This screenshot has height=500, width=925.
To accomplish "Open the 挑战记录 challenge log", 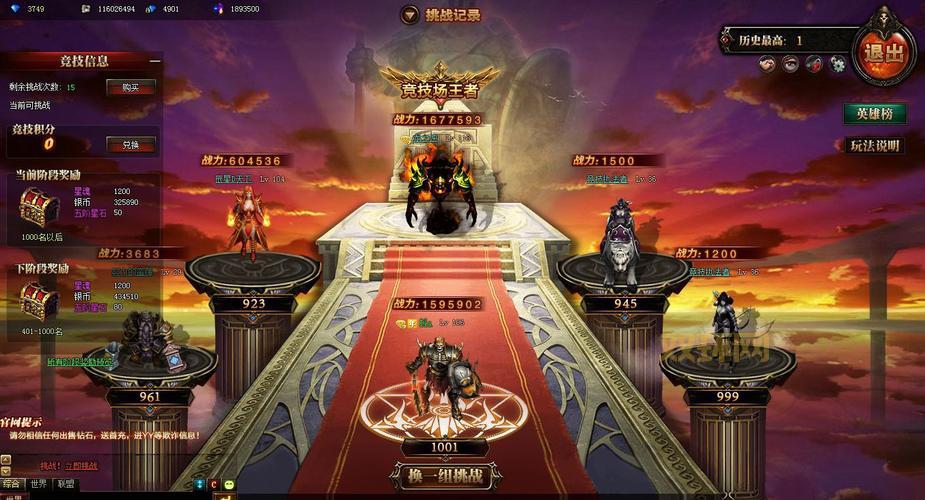I will coord(441,15).
